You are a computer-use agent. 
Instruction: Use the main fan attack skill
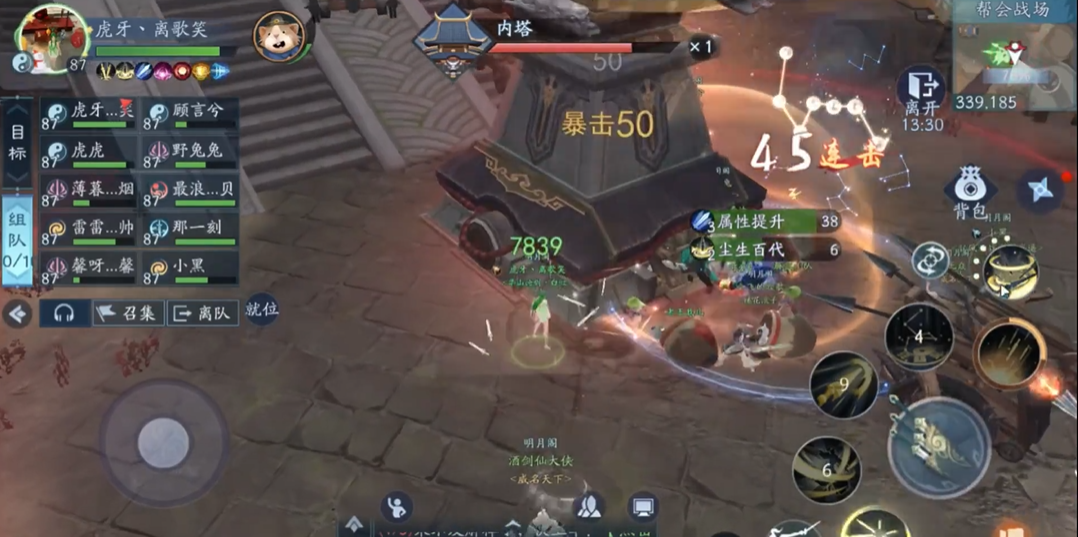click(x=938, y=446)
